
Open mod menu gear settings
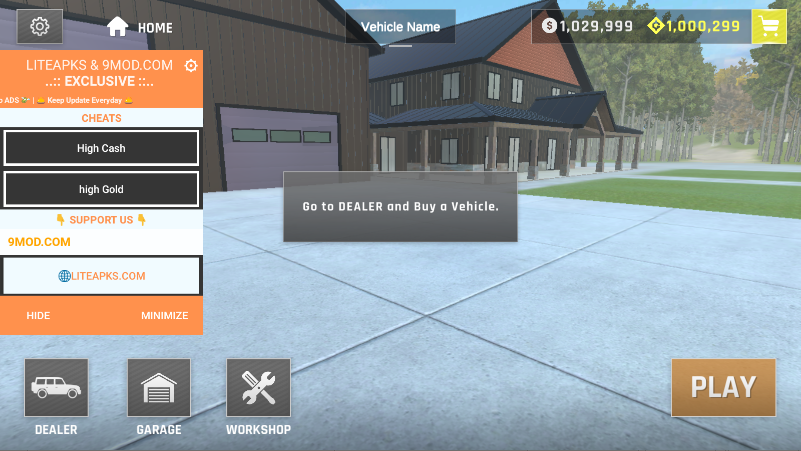pos(191,66)
